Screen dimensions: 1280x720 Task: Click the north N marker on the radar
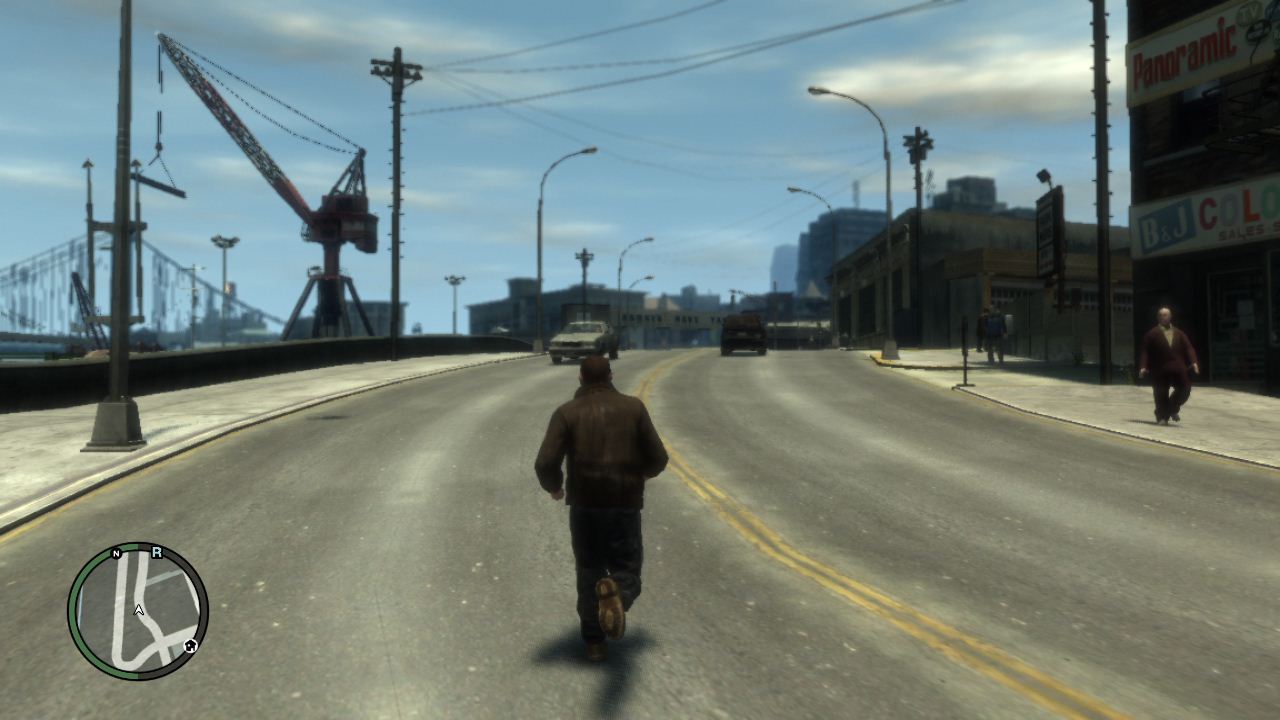(116, 553)
